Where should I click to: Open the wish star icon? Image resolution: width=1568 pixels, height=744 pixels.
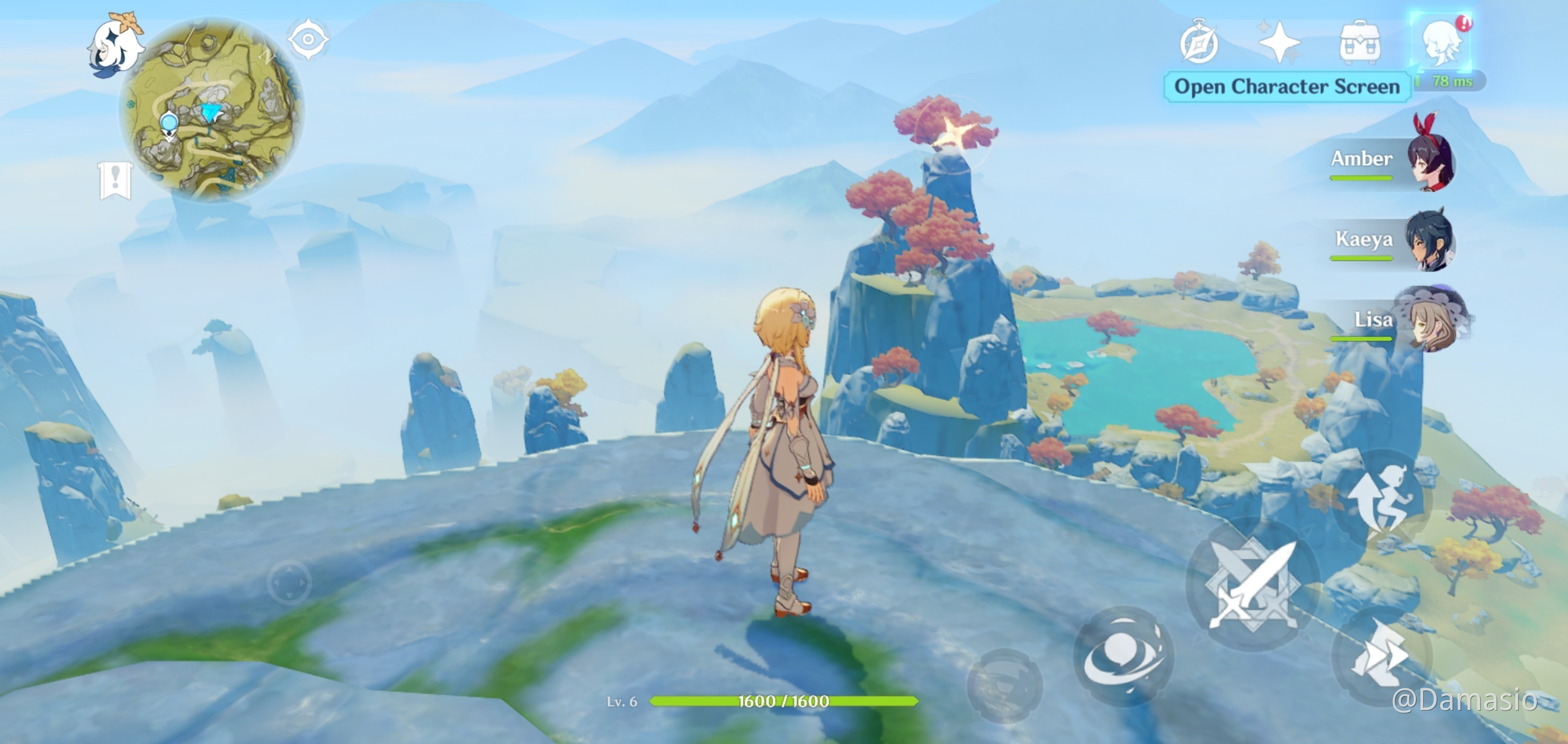click(x=1279, y=42)
